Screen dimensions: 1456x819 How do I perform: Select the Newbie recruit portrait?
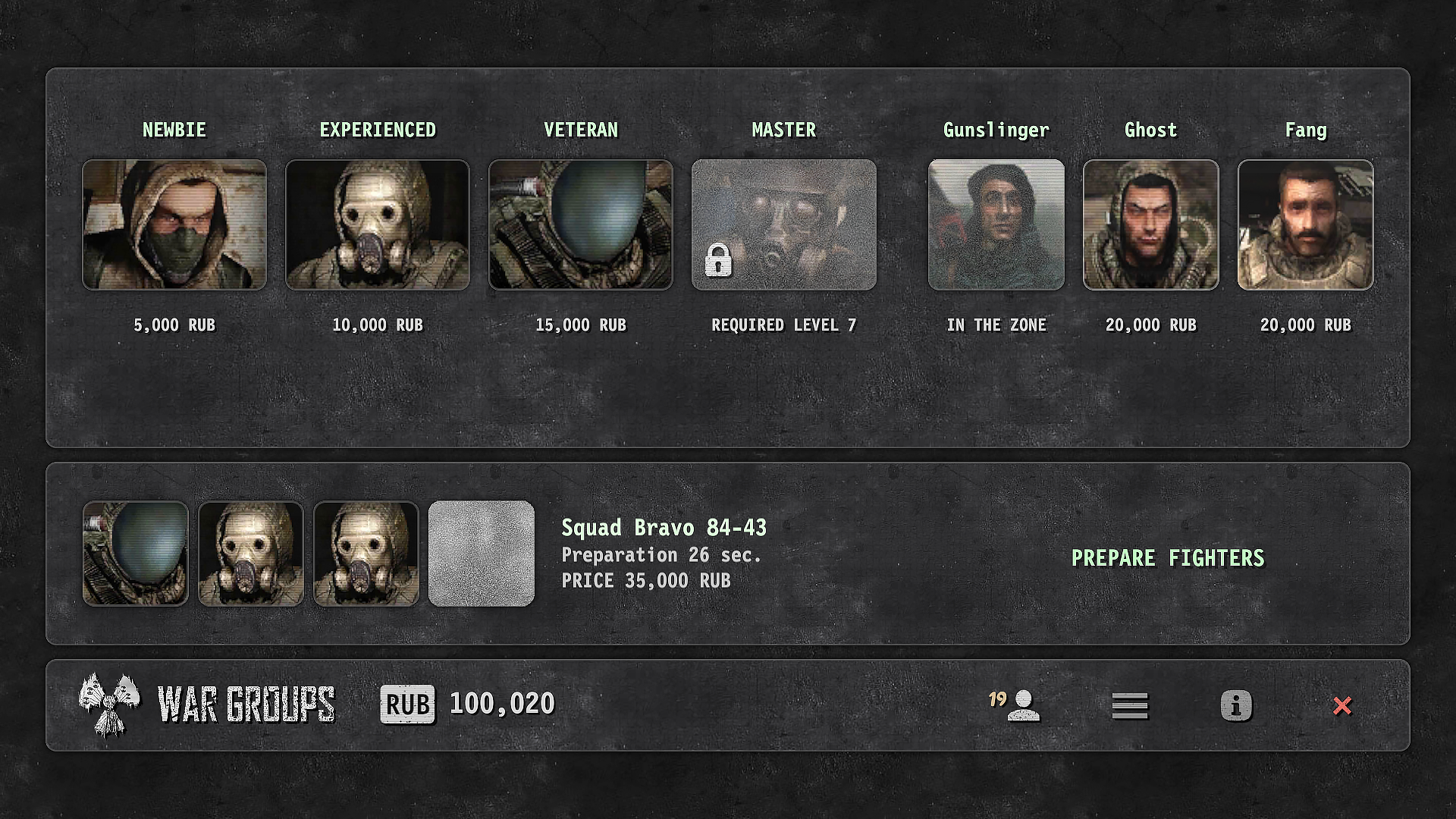coord(175,224)
